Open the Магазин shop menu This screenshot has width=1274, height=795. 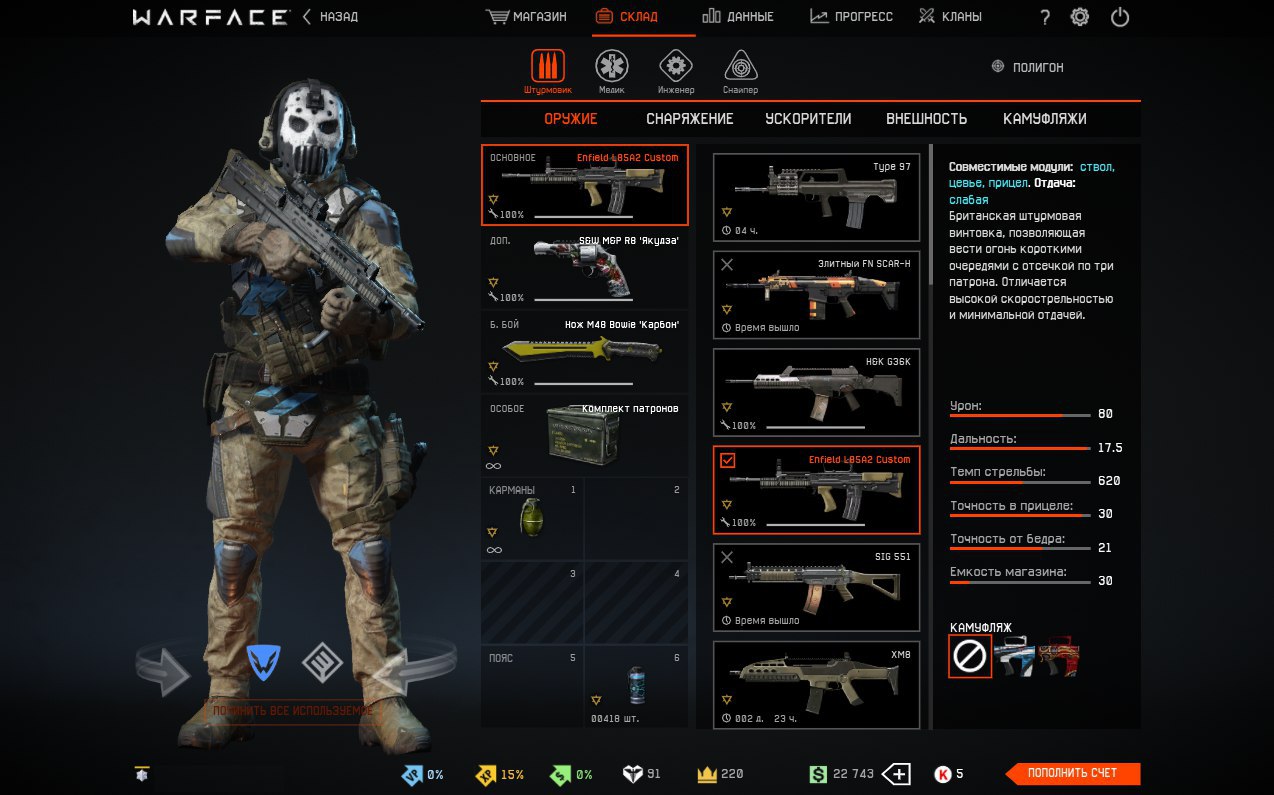(526, 17)
